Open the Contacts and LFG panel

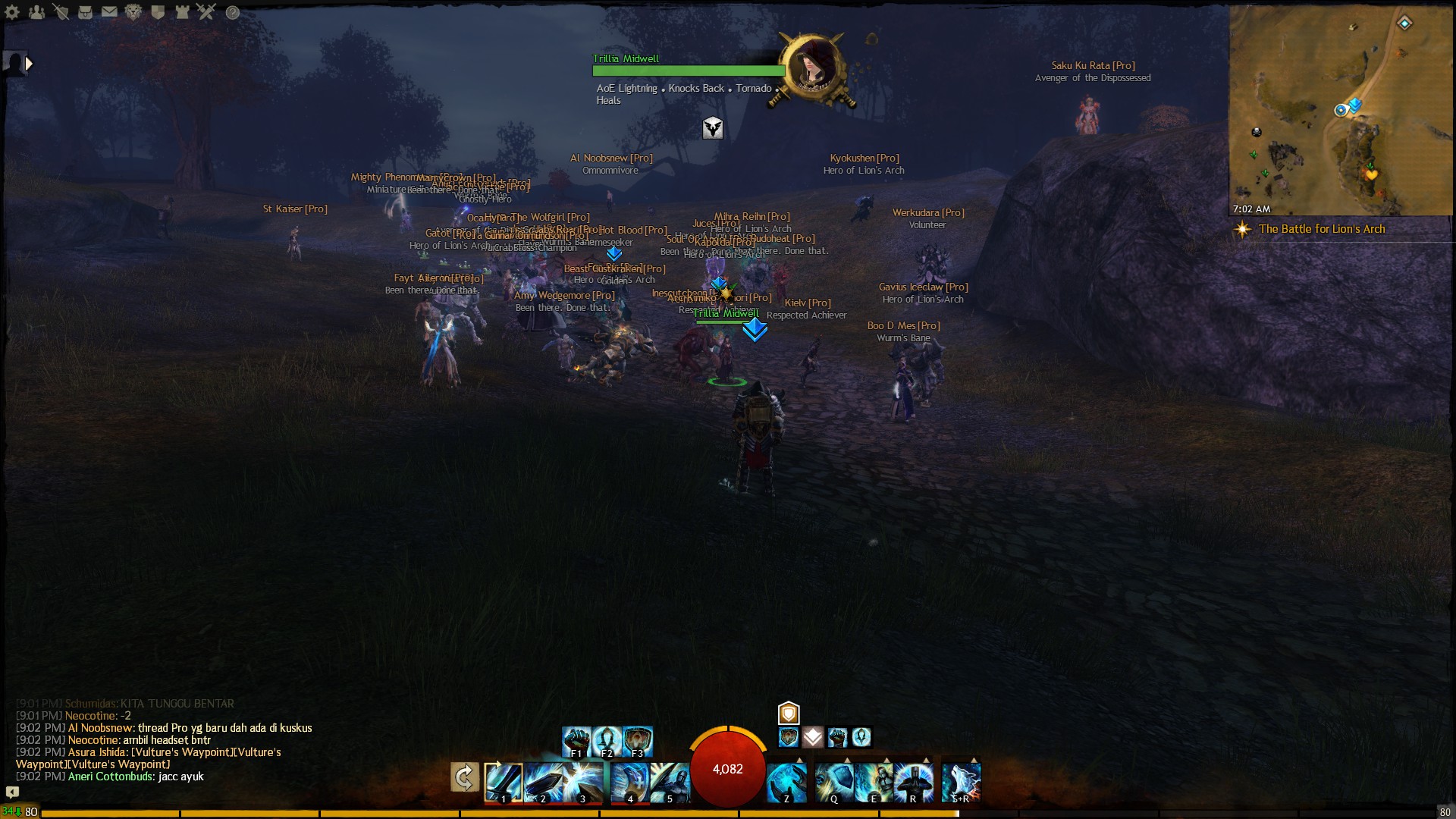pyautogui.click(x=36, y=12)
